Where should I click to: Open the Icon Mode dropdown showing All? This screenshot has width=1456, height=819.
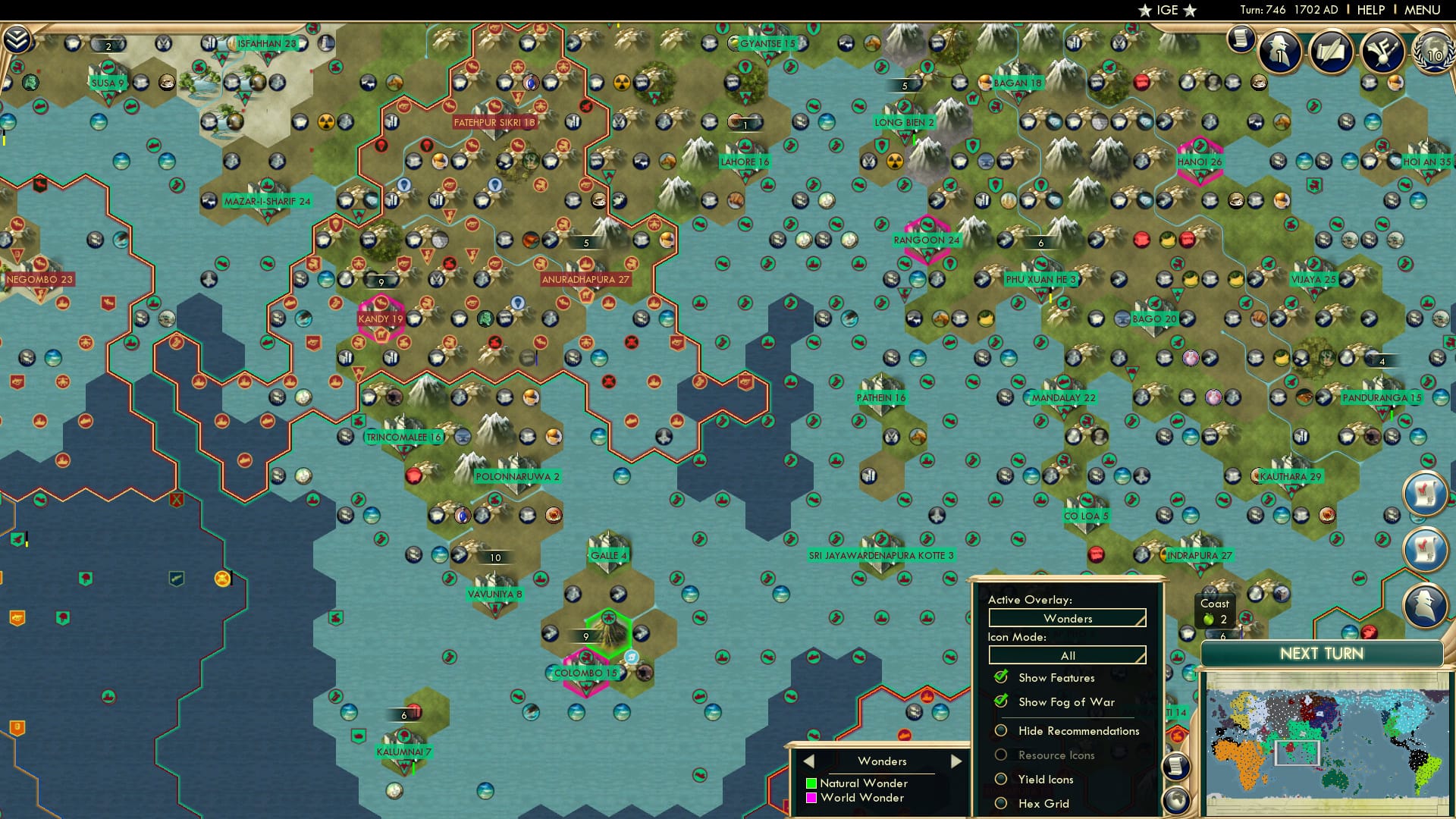pos(1066,654)
